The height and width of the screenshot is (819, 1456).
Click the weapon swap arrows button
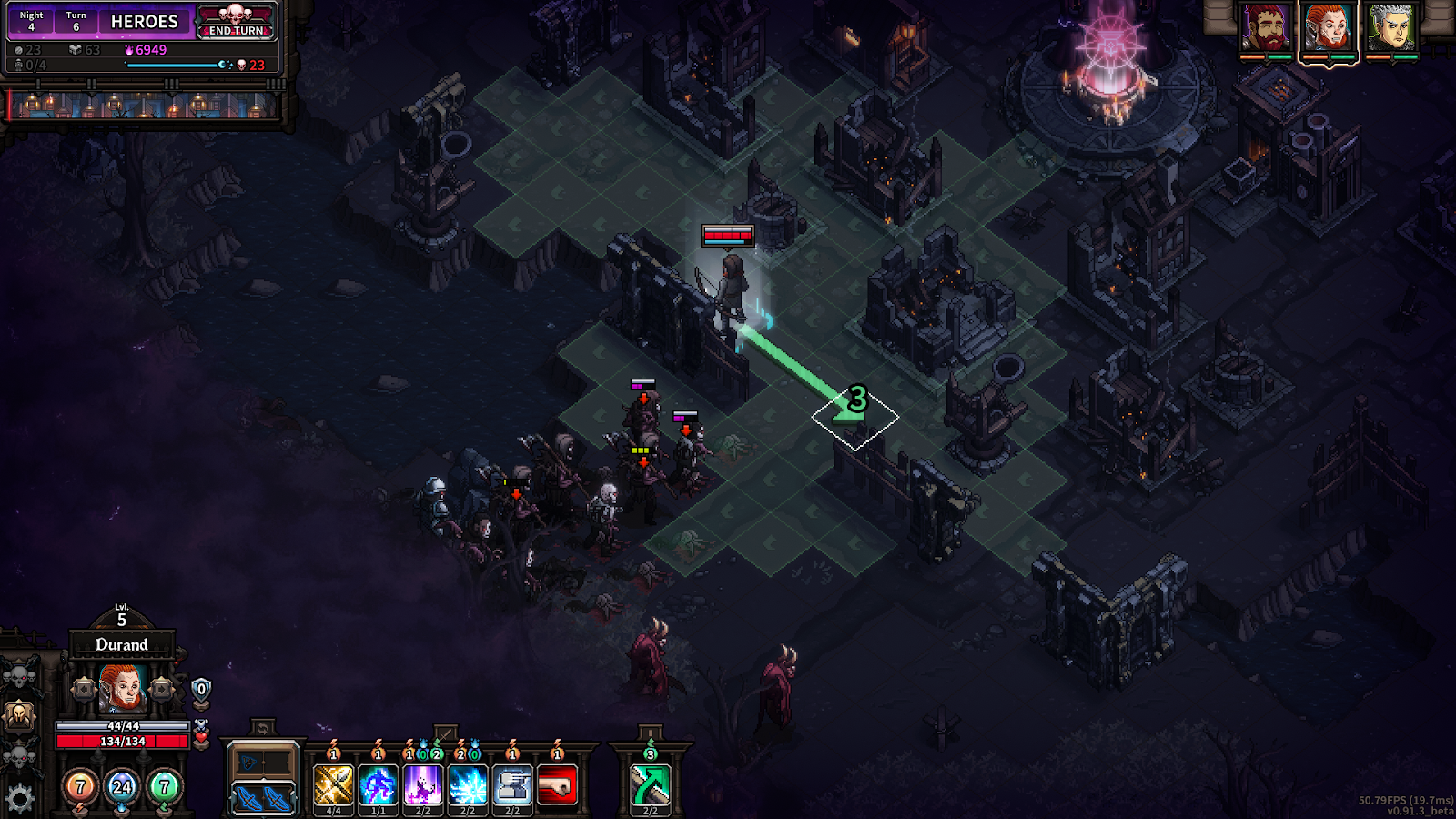click(262, 728)
